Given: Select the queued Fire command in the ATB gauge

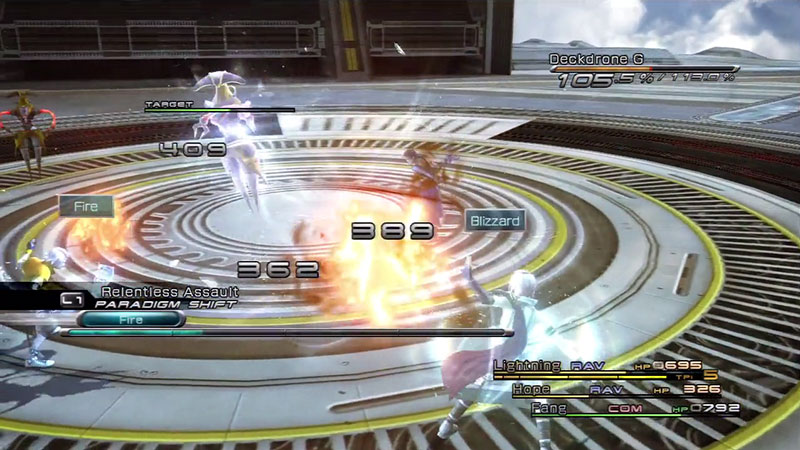Looking at the screenshot, I should [130, 319].
